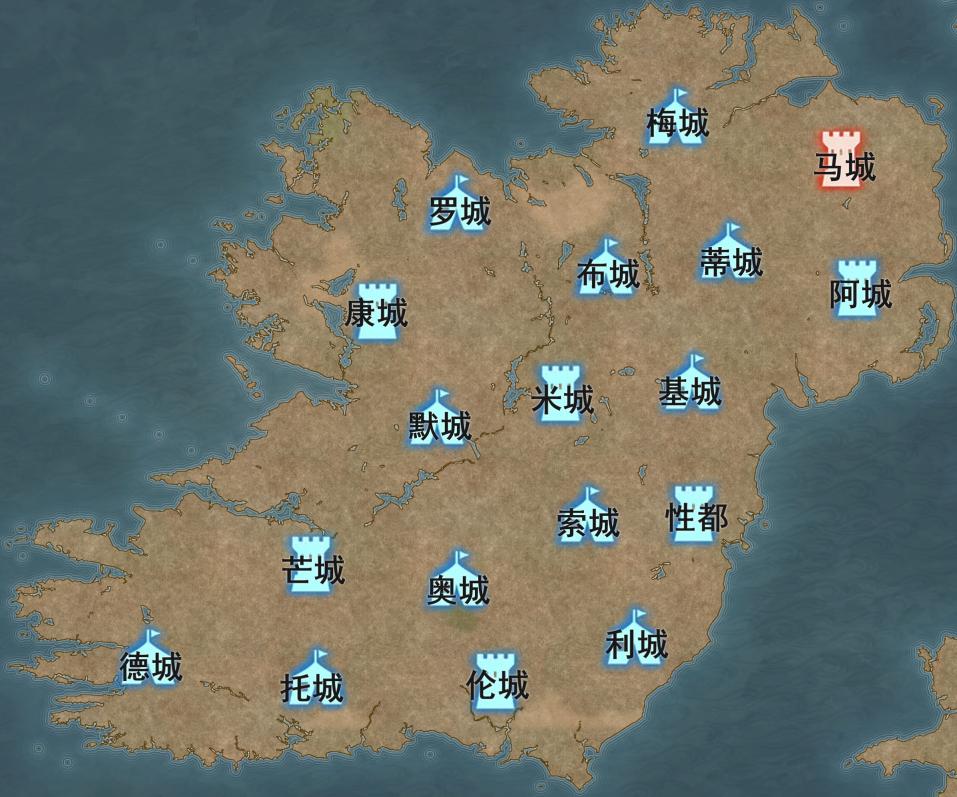This screenshot has width=957, height=797.
Task: Choose the 罗城 camp marker
Action: [x=459, y=204]
